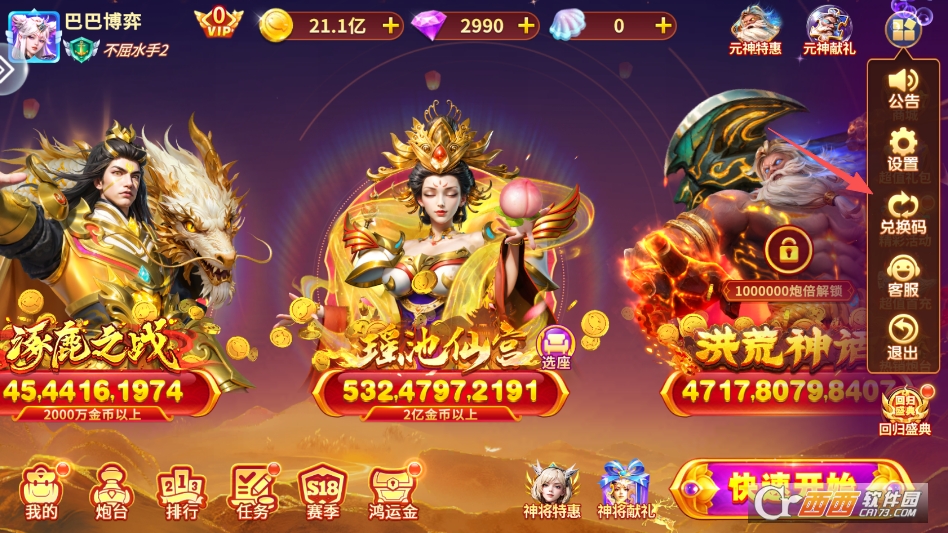Open the 元神特惠 offer icon
948x533 pixels.
[x=756, y=30]
